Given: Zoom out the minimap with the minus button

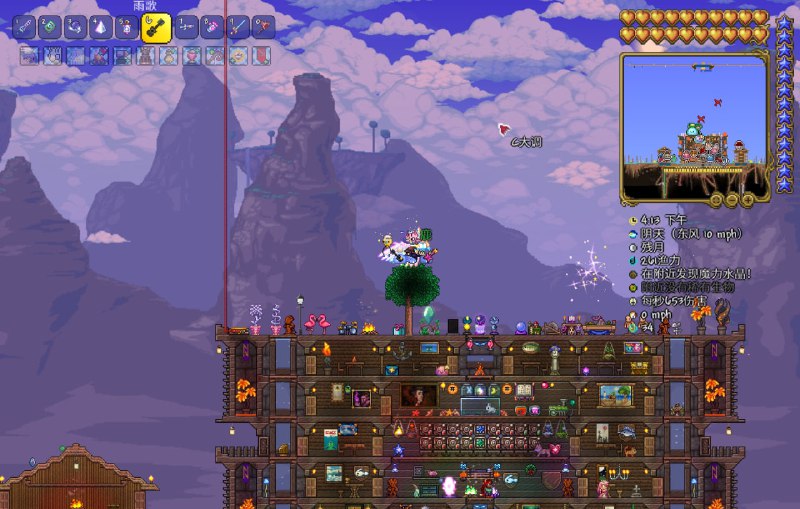Looking at the screenshot, I should (x=732, y=199).
